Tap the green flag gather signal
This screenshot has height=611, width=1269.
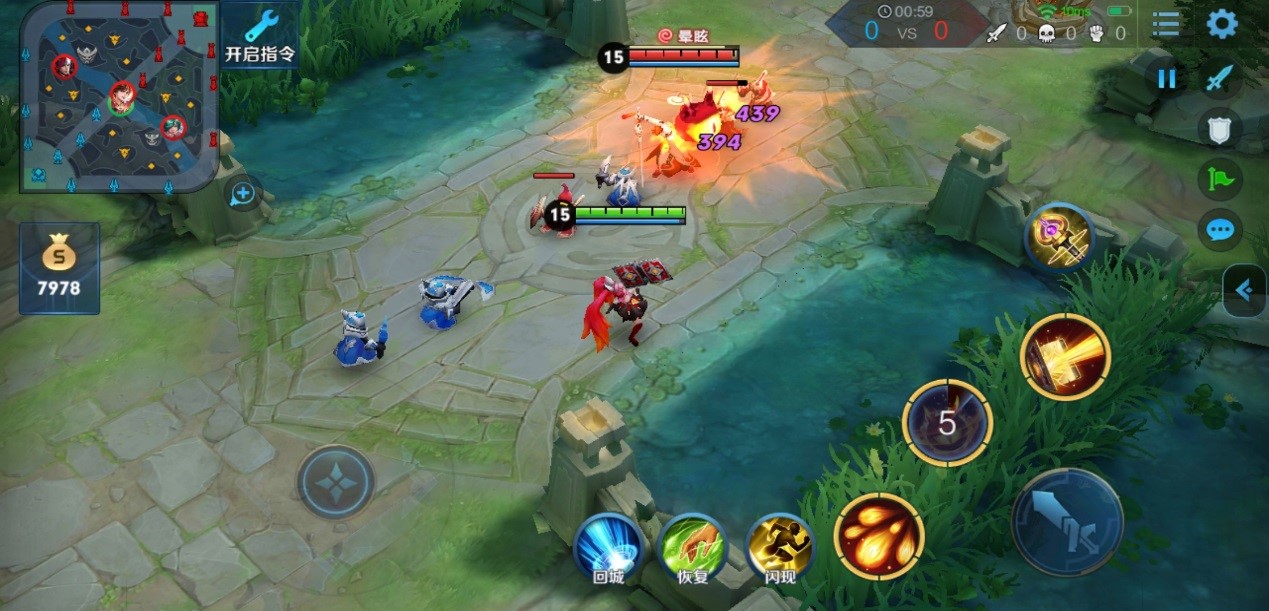(1220, 180)
